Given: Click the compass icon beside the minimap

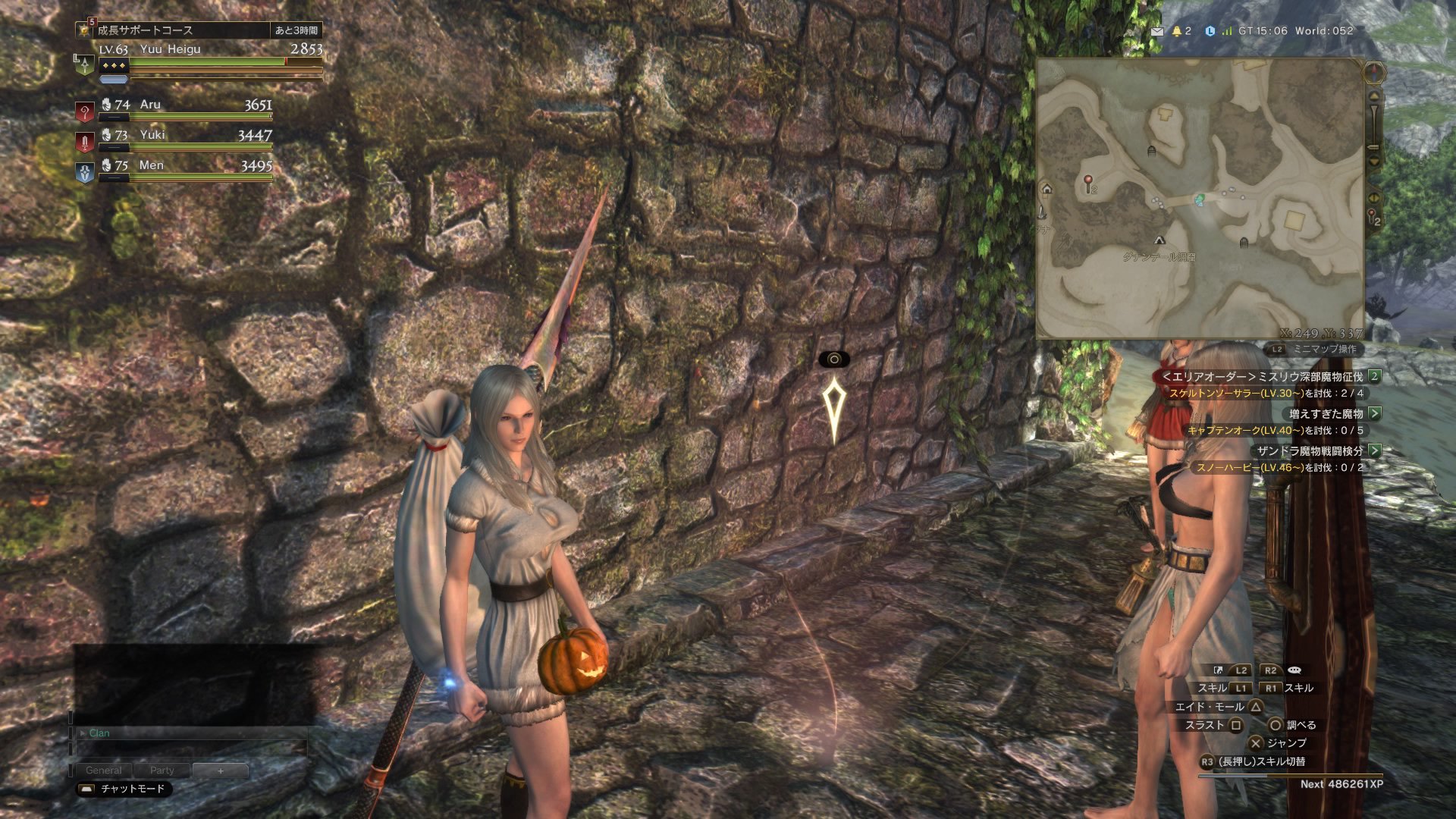Looking at the screenshot, I should (x=1374, y=73).
